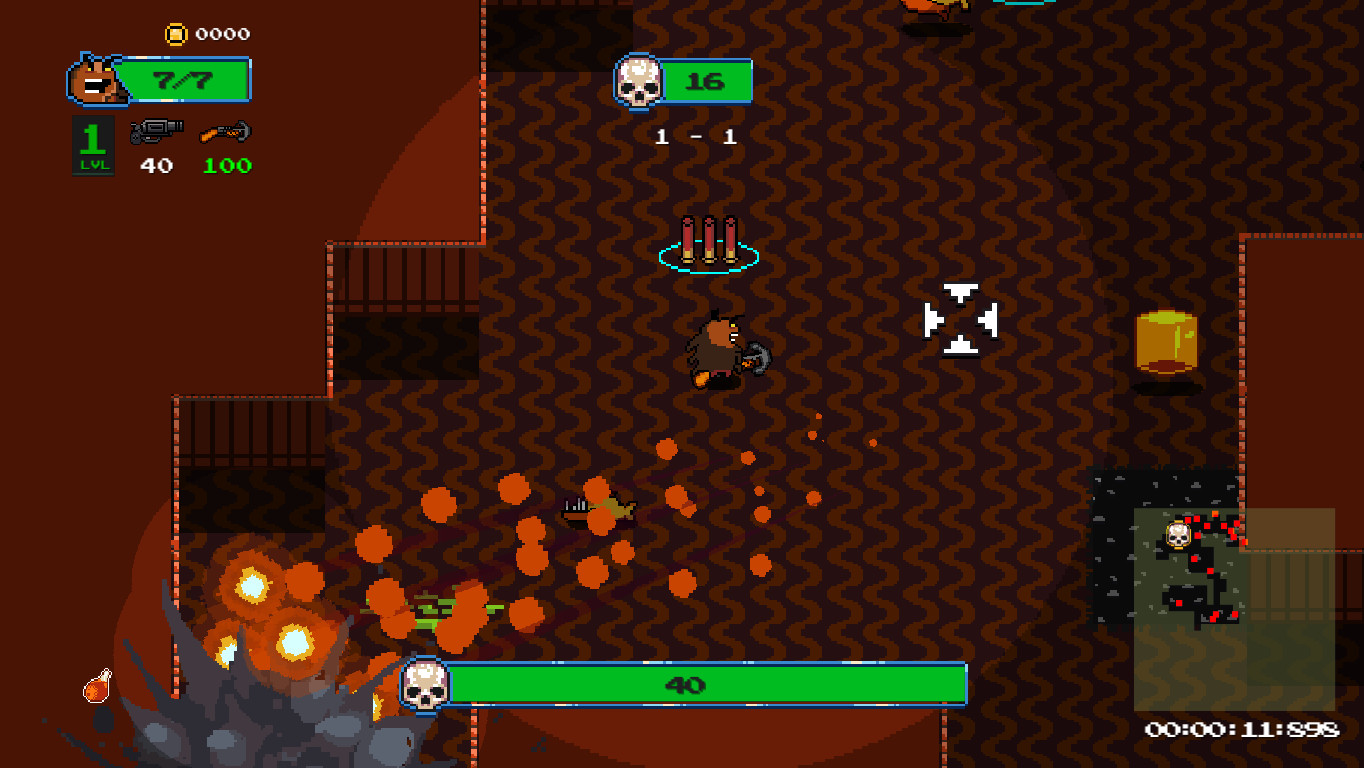Click the green 7/7 player health bar
The image size is (1364, 768).
click(x=185, y=80)
